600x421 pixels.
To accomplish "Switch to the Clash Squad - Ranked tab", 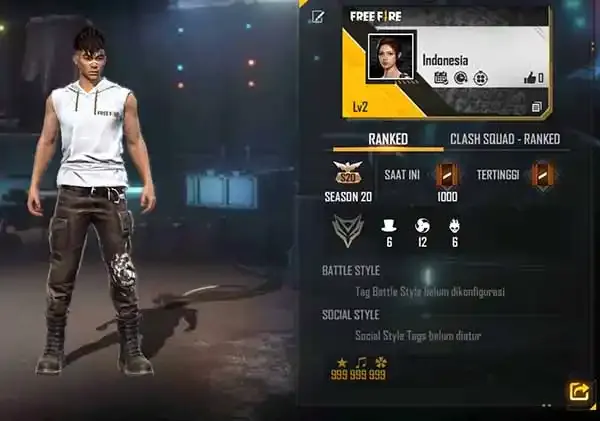I will [x=504, y=139].
